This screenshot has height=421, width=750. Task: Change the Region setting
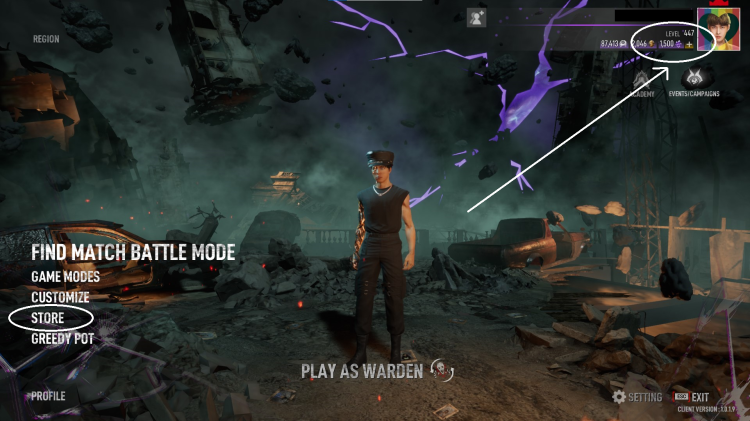click(x=46, y=40)
